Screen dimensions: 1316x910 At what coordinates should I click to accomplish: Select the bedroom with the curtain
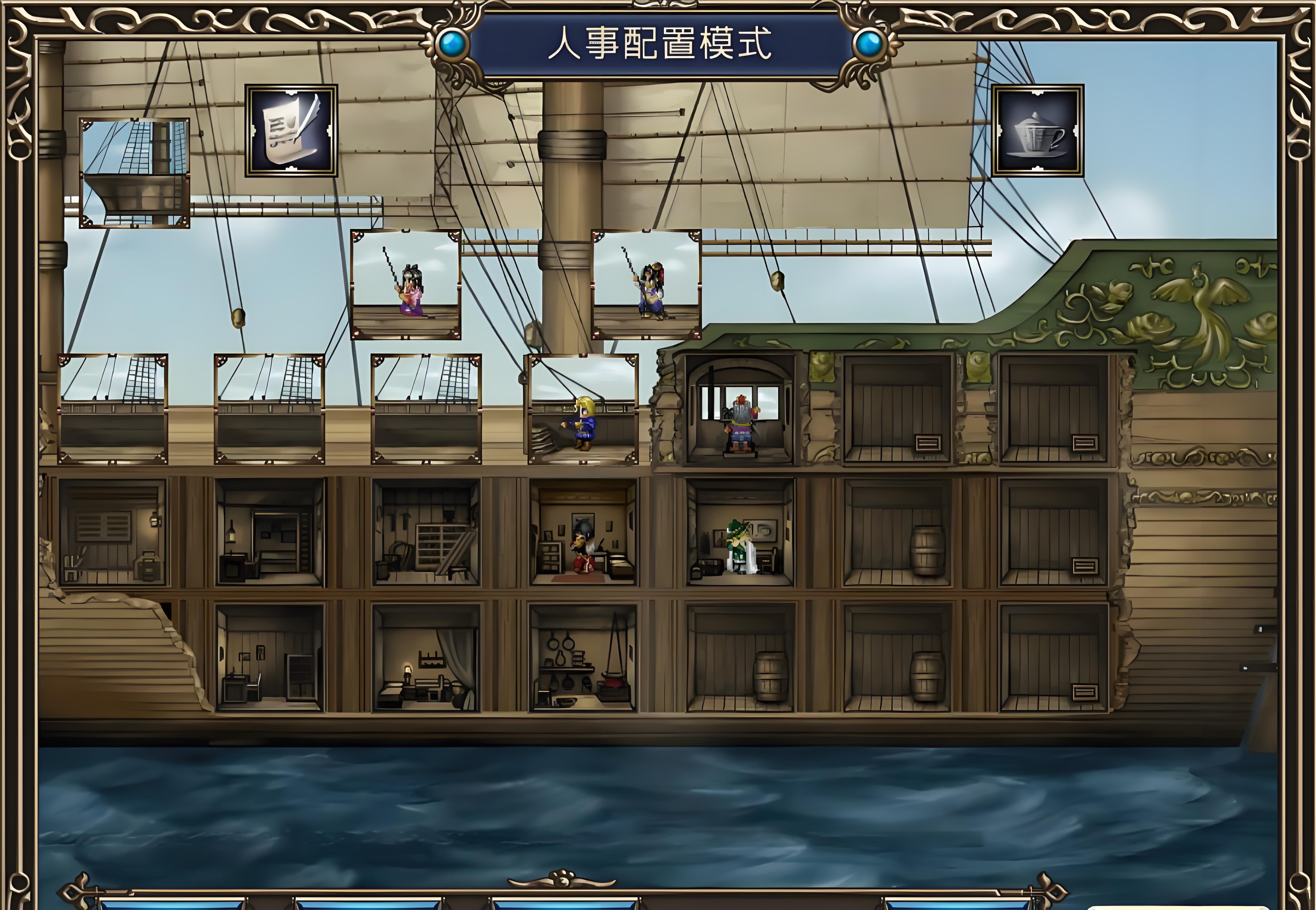(x=426, y=658)
